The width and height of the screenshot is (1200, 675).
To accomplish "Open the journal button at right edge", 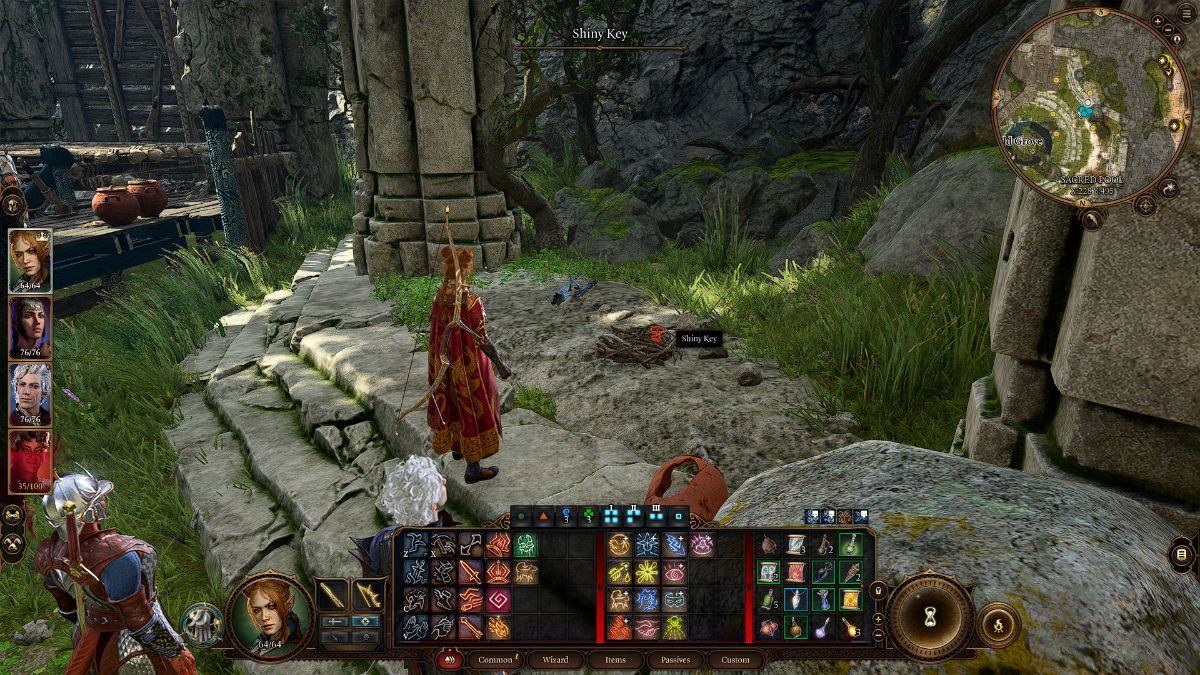I will click(x=1181, y=555).
